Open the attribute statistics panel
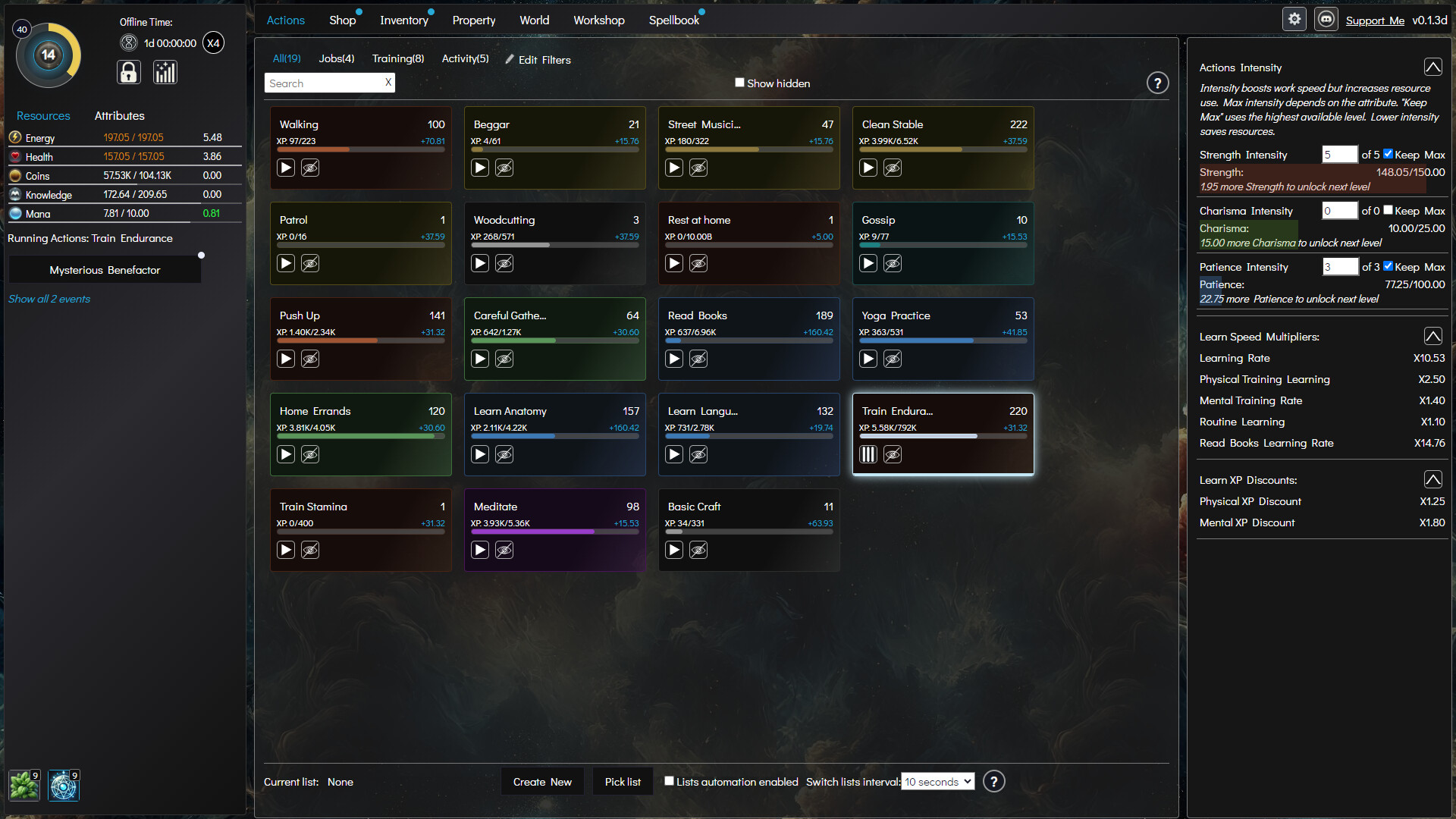 pos(165,72)
